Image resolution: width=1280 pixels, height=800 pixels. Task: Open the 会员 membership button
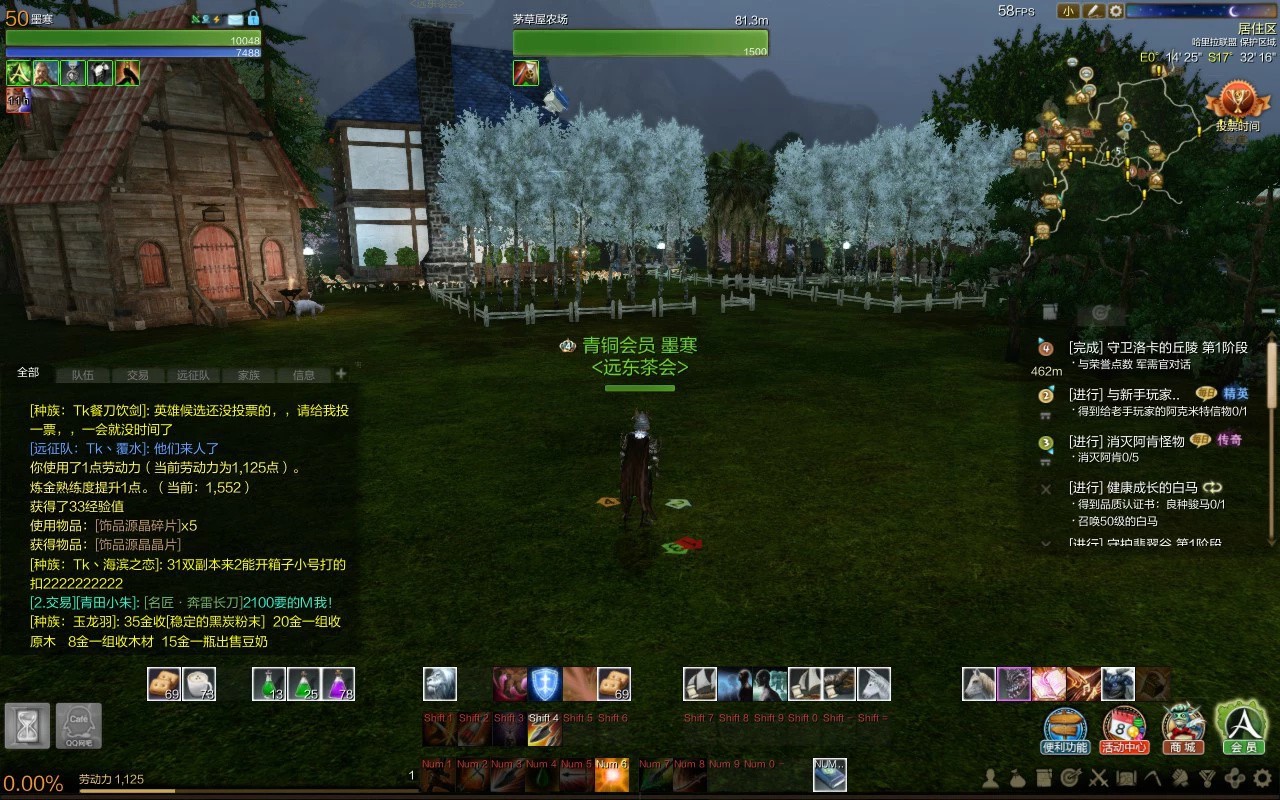pyautogui.click(x=1241, y=728)
